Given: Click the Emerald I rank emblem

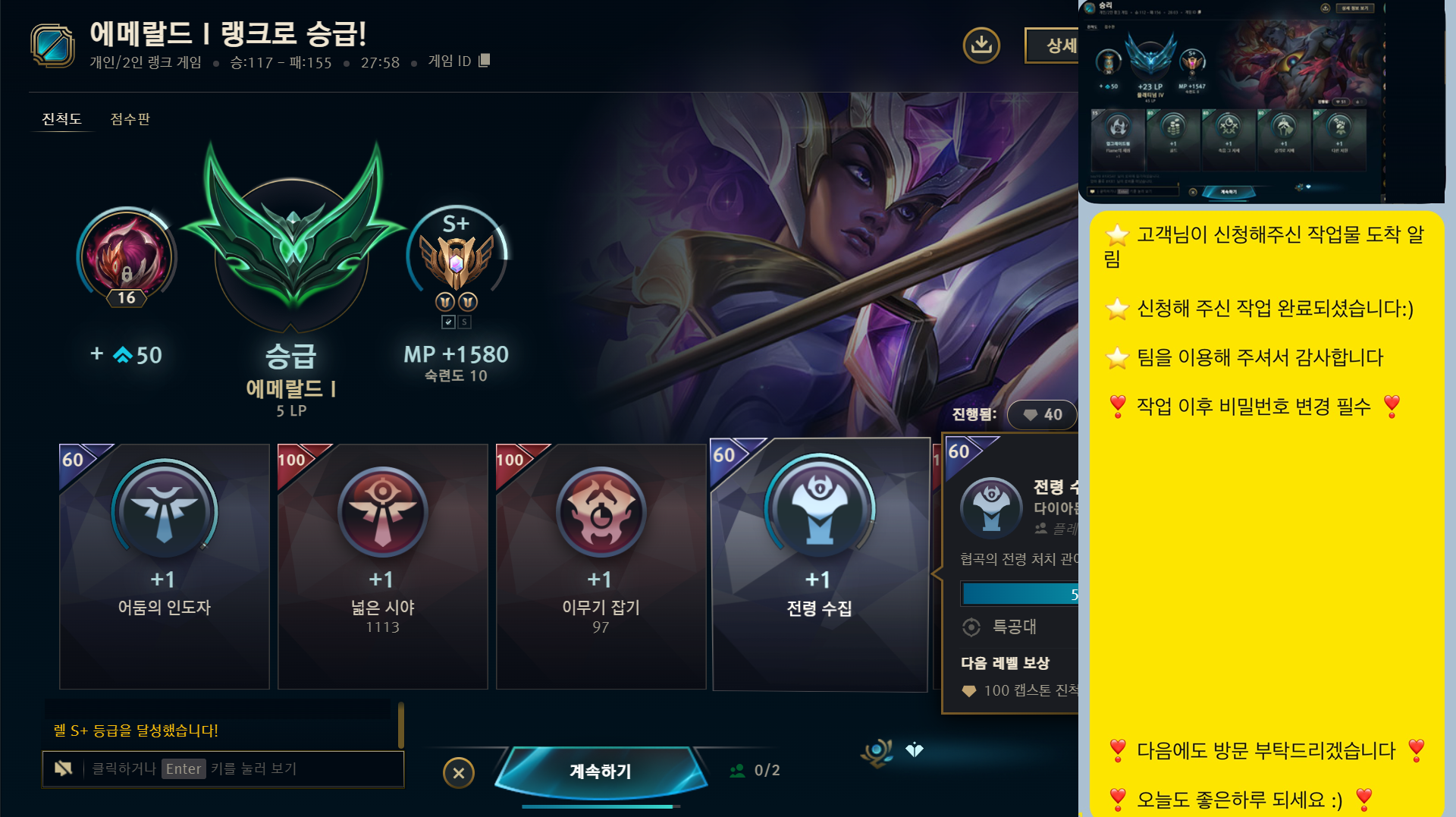Looking at the screenshot, I should pos(290,250).
